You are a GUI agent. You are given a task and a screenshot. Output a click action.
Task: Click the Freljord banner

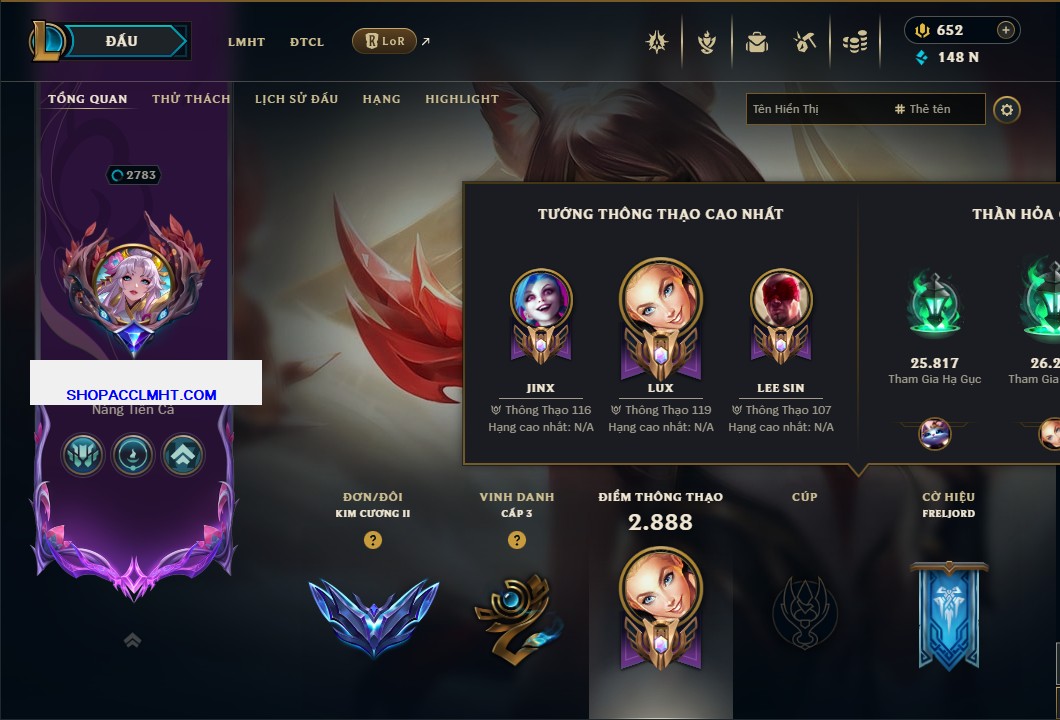click(x=948, y=613)
